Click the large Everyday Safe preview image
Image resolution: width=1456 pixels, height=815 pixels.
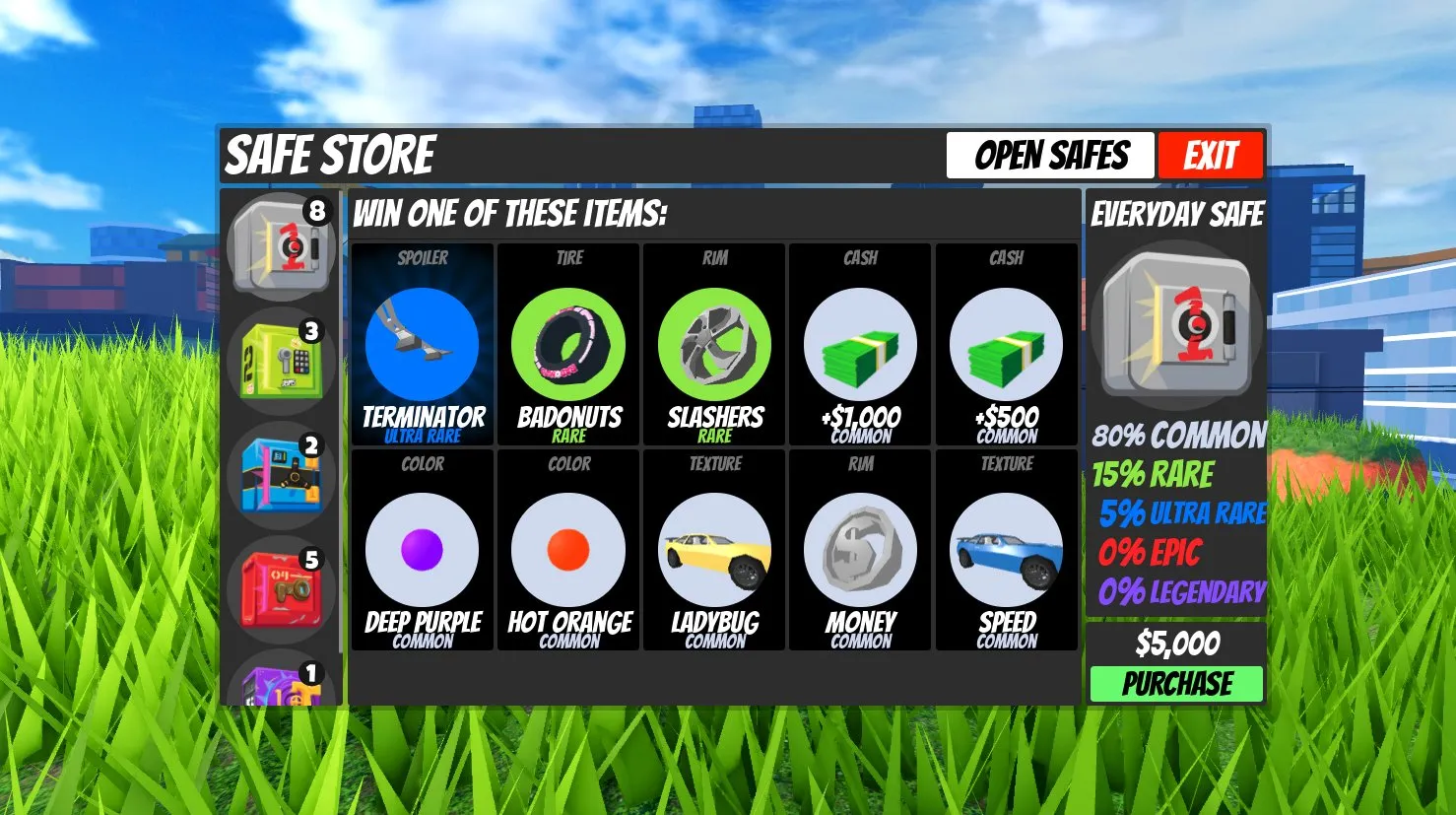coord(1176,325)
